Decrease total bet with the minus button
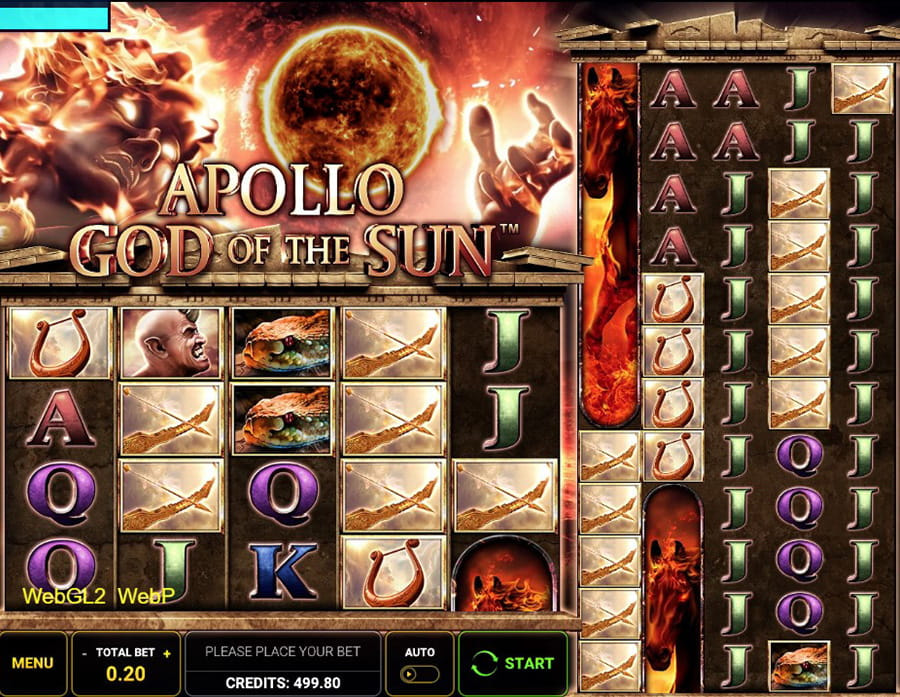900x697 pixels. coord(86,652)
